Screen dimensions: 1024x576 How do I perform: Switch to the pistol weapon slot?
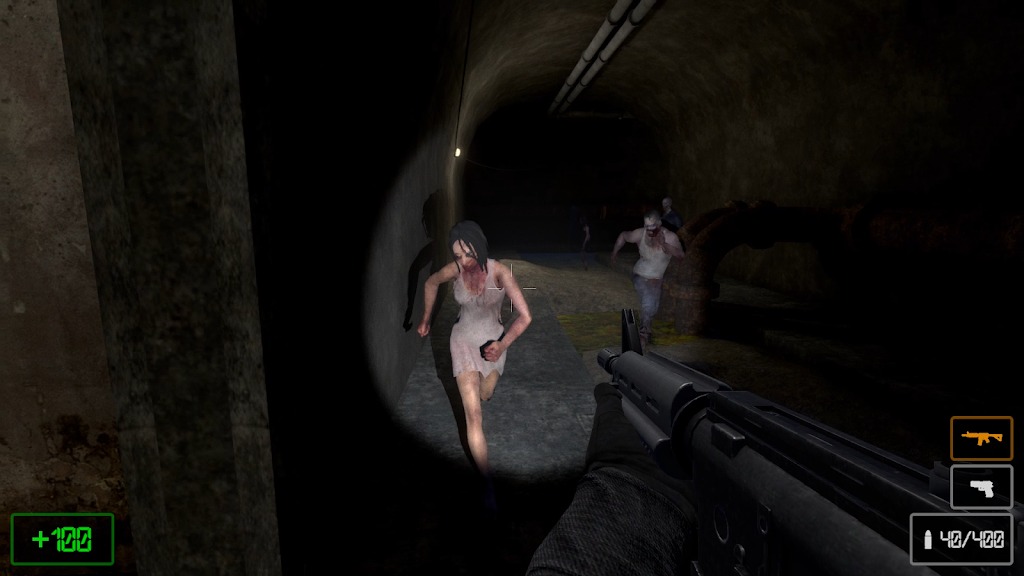pos(980,487)
